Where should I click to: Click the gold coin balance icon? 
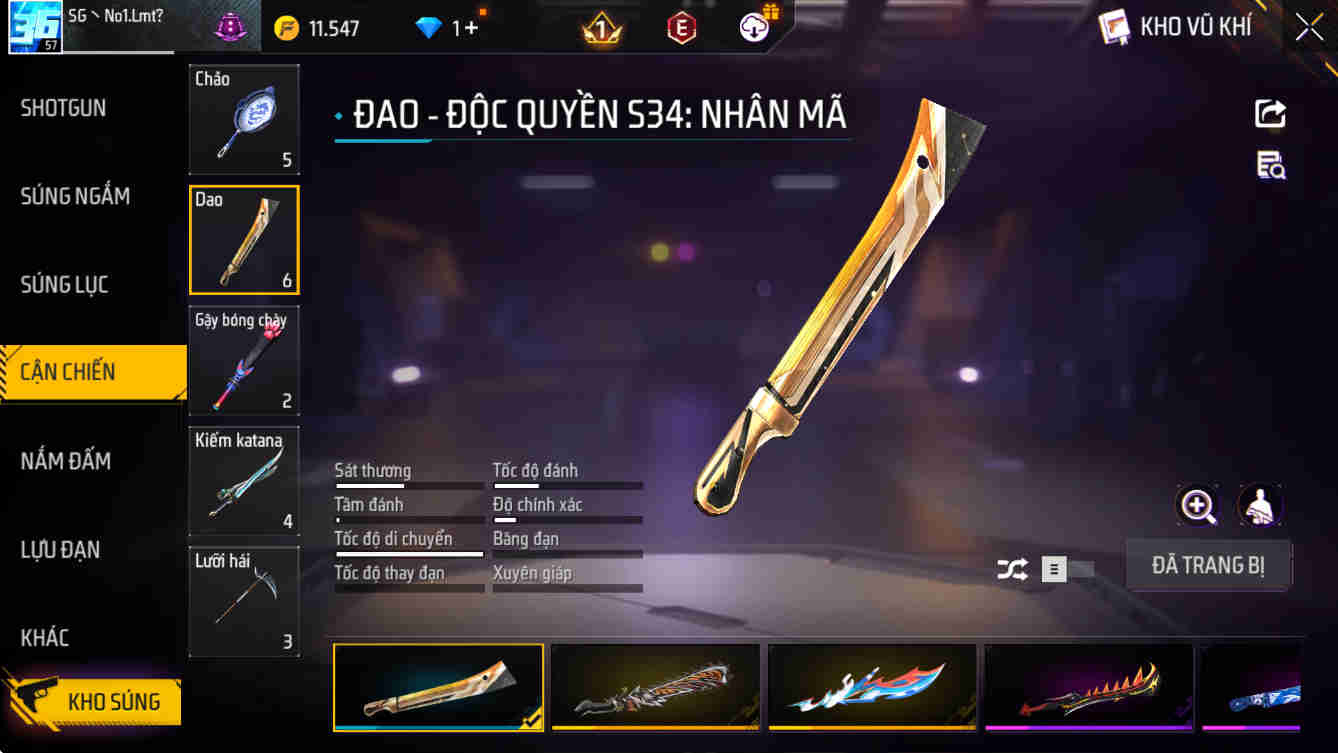286,27
